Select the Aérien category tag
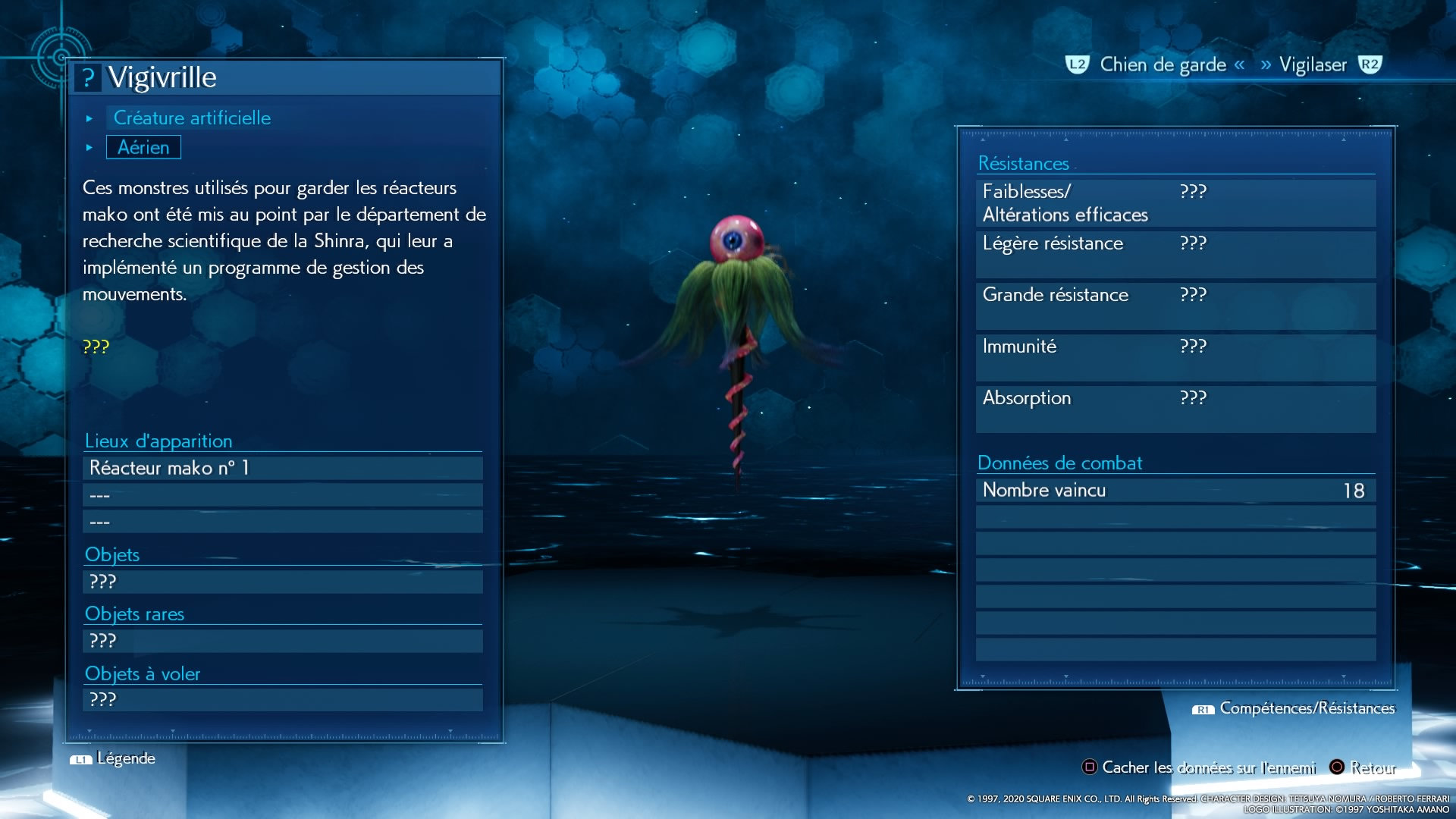This screenshot has height=819, width=1456. [x=143, y=147]
